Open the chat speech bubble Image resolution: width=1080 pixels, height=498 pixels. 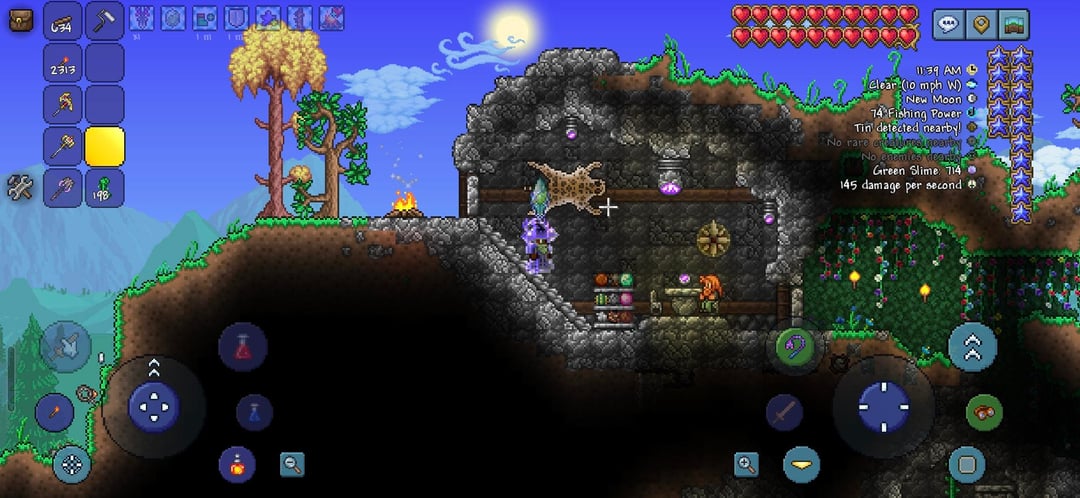tap(948, 24)
